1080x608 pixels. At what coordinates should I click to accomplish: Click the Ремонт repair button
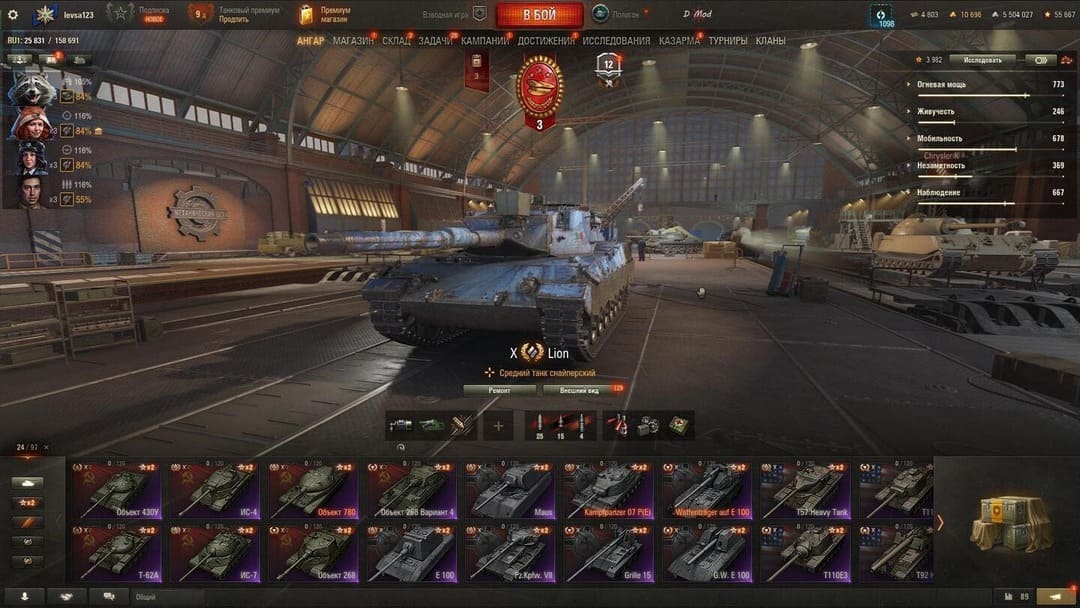point(499,390)
